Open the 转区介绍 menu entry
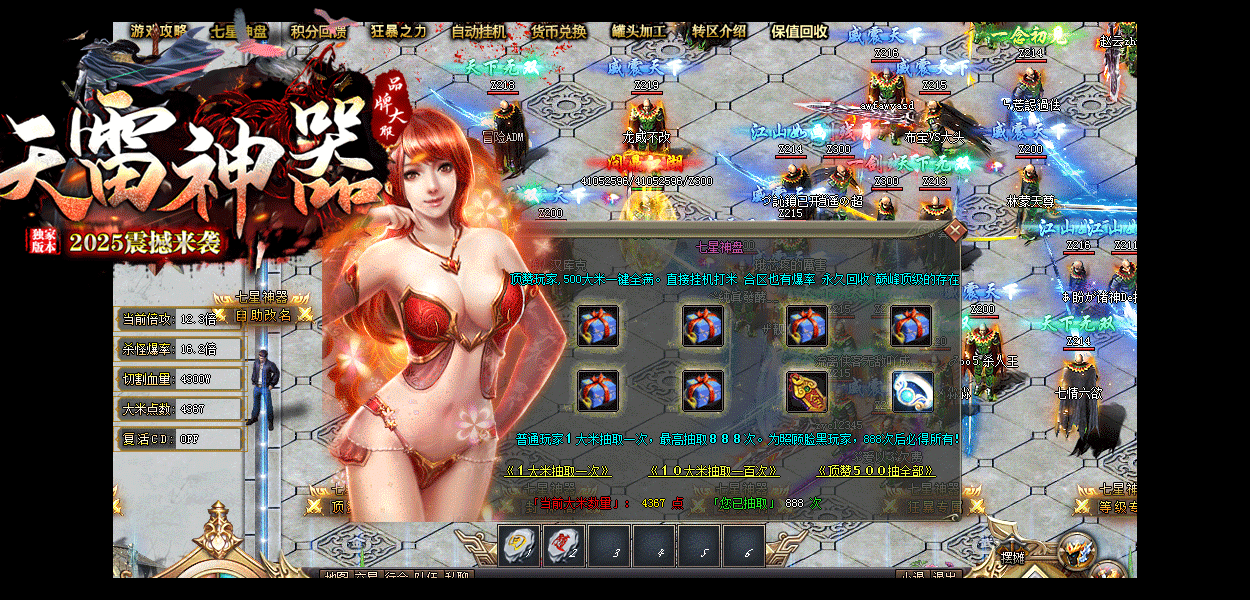Viewport: 1250px width, 600px height. 719,31
